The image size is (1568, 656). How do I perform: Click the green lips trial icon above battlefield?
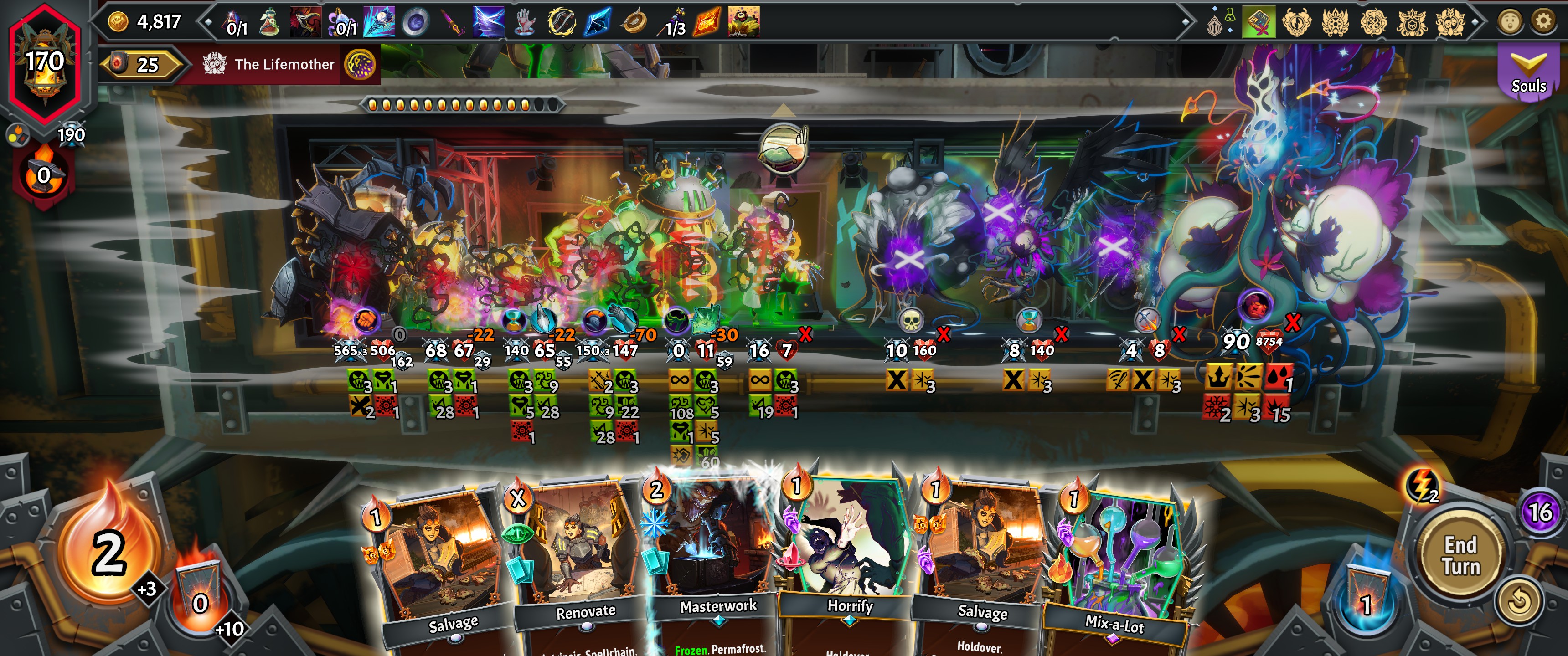(783, 147)
